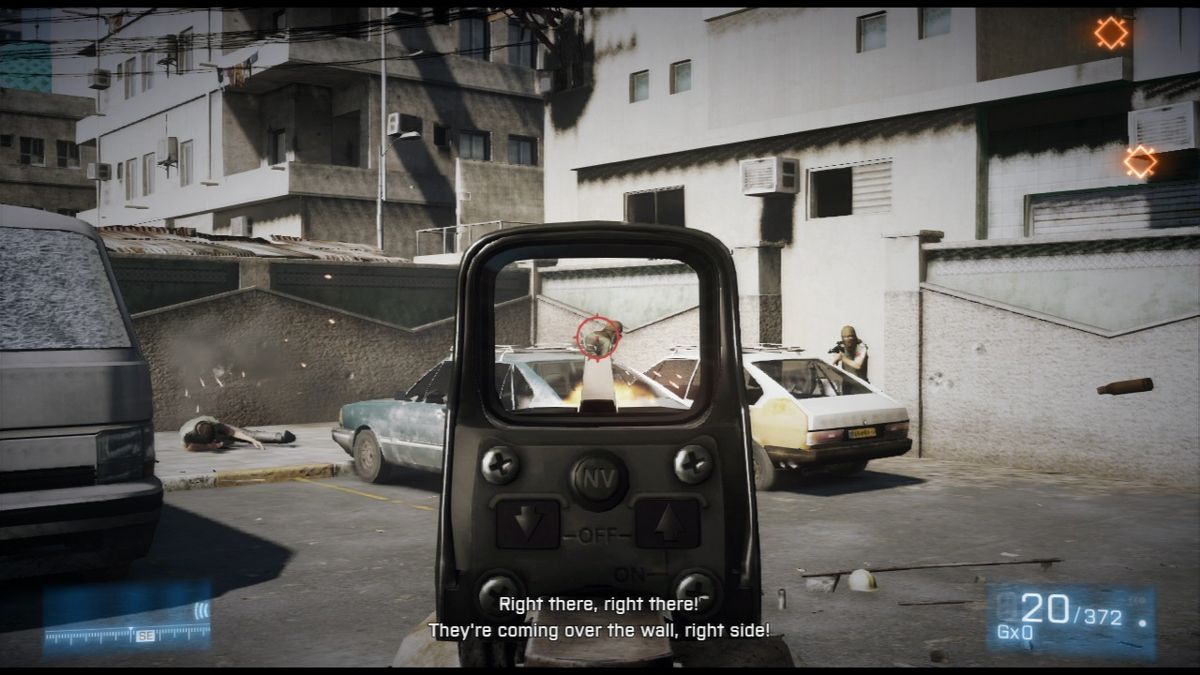Select the red circular enemy spot marker
1200x675 pixels.
click(x=597, y=337)
